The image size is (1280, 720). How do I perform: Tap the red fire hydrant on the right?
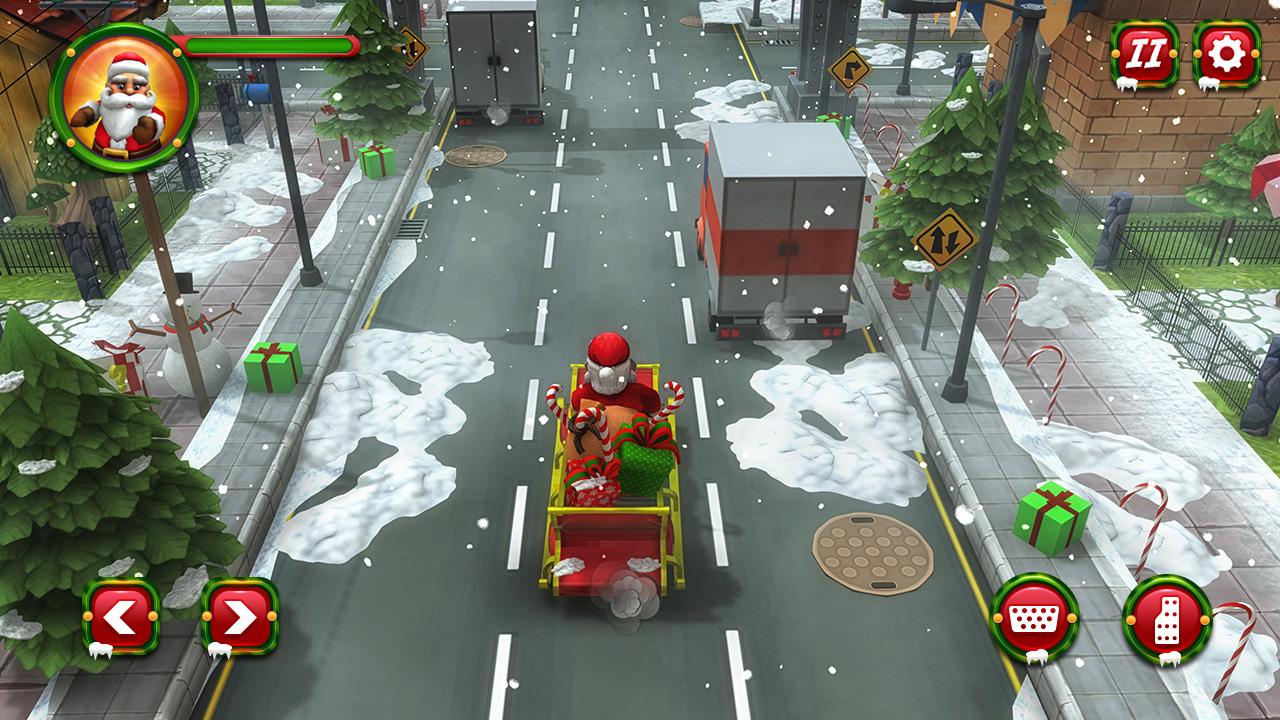(900, 288)
